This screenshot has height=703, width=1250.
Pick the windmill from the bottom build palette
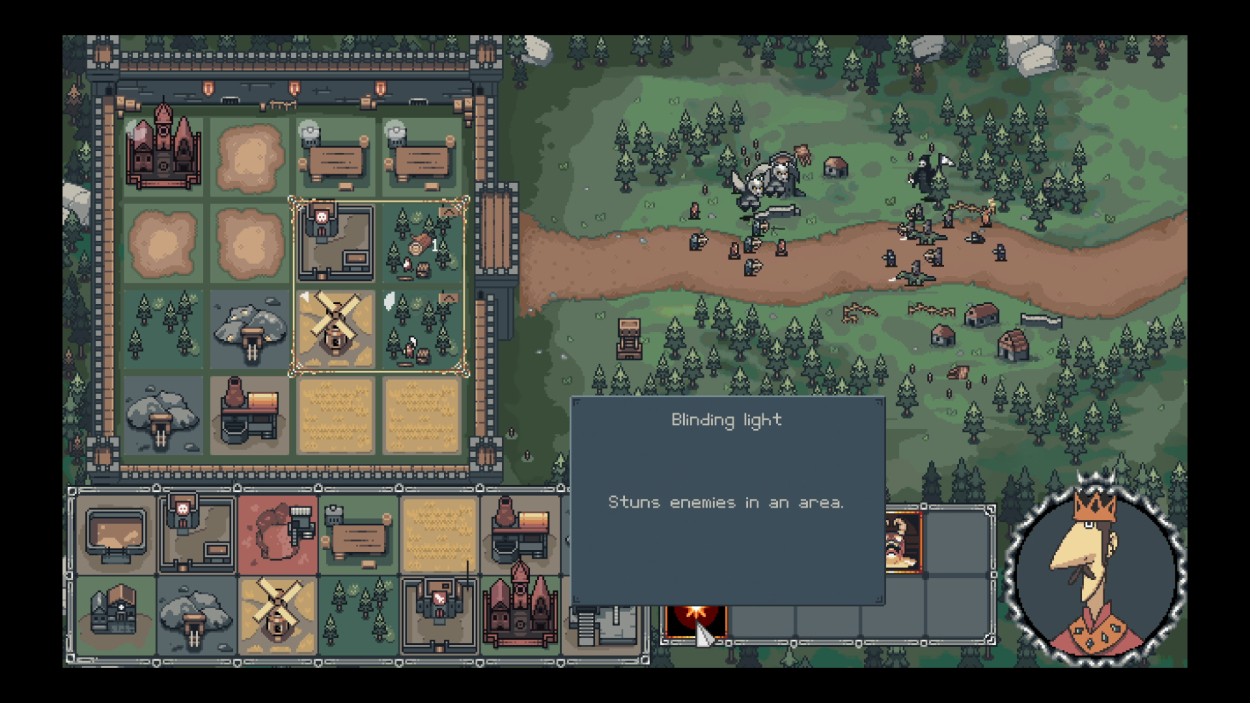tap(277, 616)
